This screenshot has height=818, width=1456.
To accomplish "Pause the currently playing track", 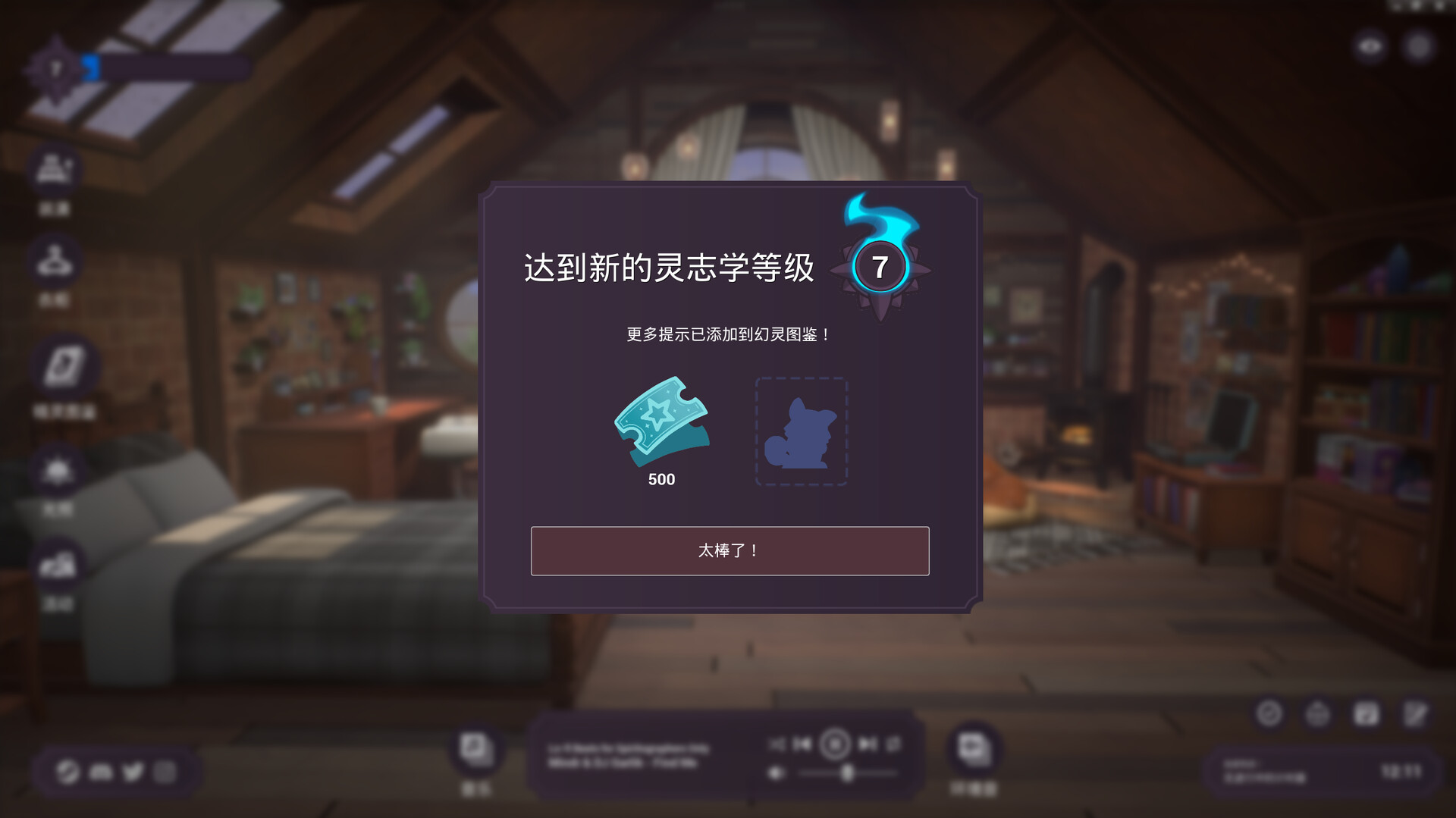I will 834,744.
